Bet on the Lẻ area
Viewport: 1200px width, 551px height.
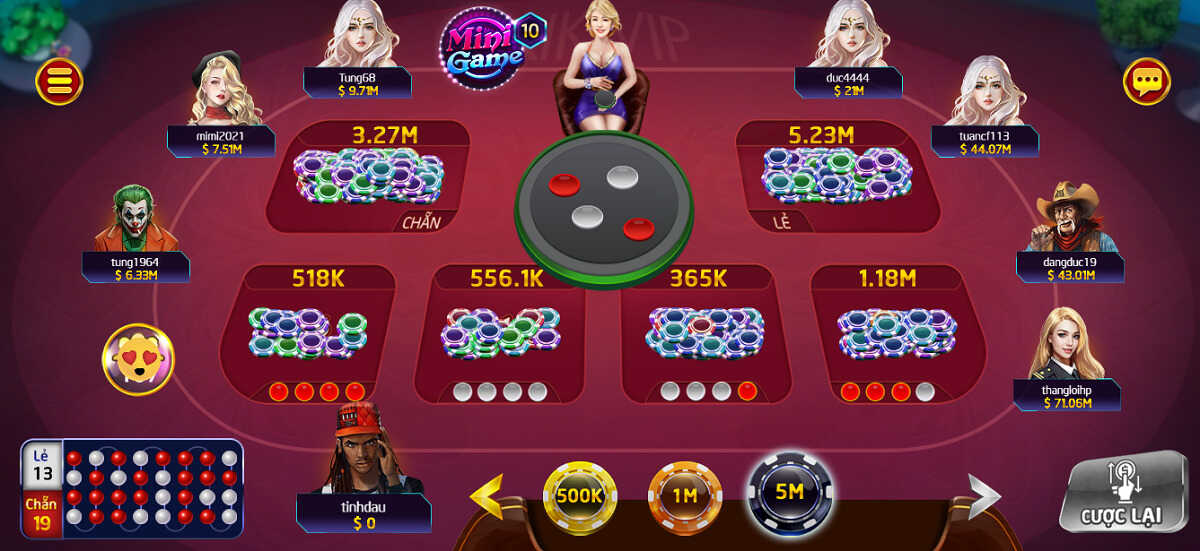click(x=838, y=178)
